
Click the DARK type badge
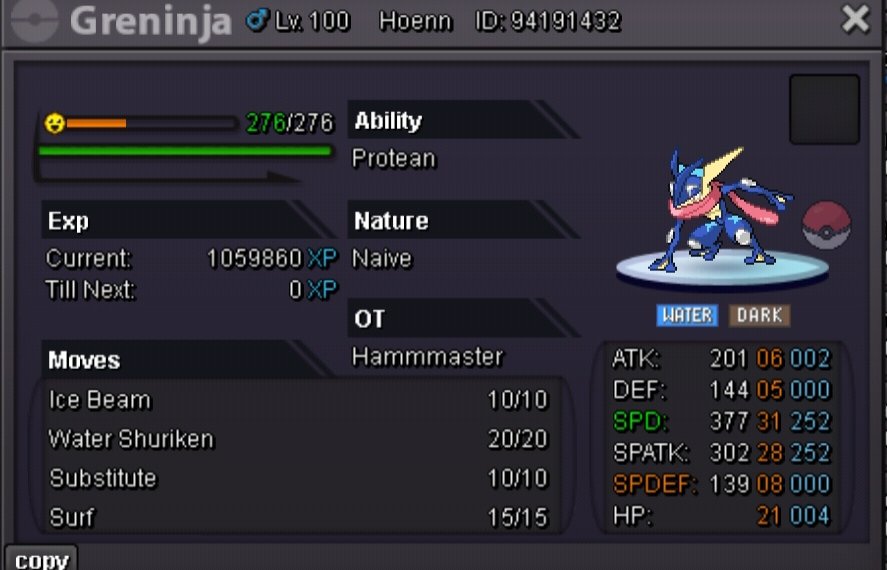[x=759, y=315]
